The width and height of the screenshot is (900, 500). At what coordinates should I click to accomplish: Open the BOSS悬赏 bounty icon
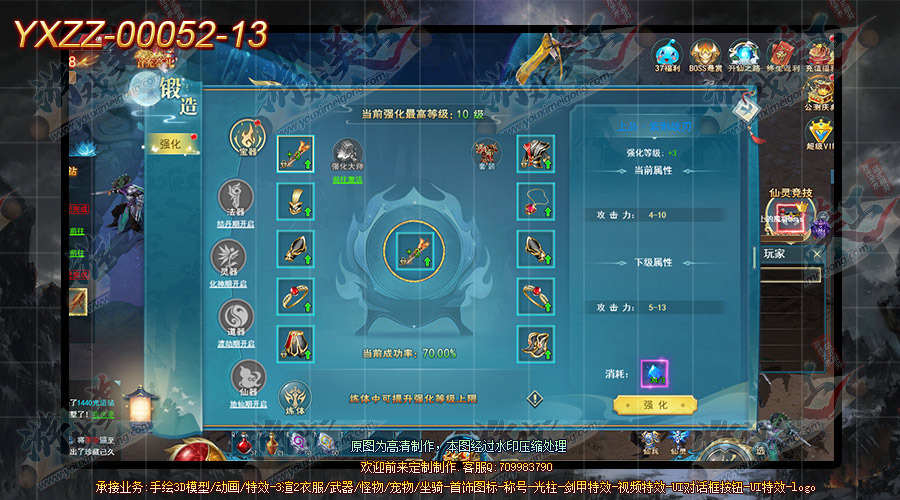point(705,56)
